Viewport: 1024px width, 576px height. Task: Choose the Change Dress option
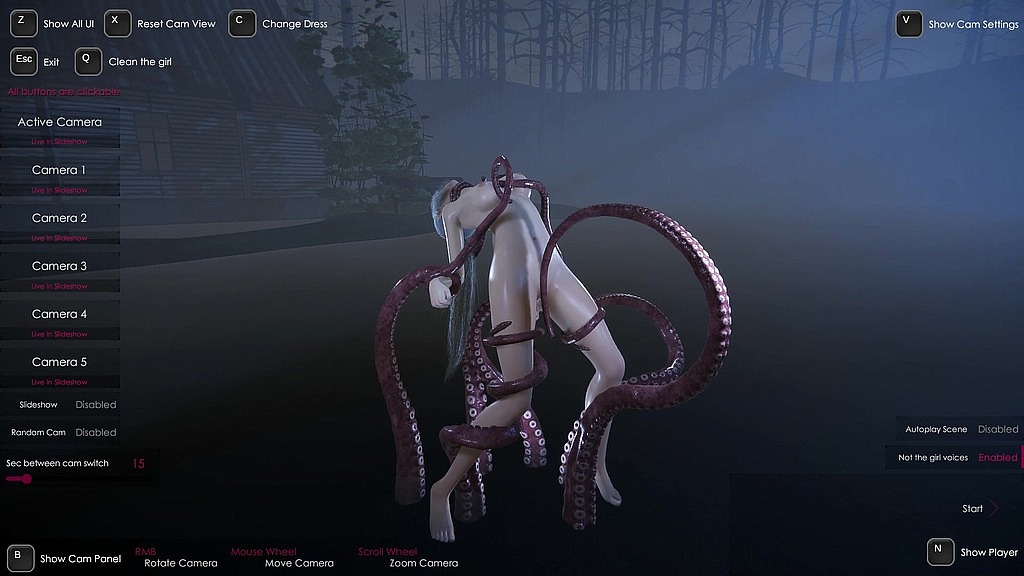tap(242, 23)
